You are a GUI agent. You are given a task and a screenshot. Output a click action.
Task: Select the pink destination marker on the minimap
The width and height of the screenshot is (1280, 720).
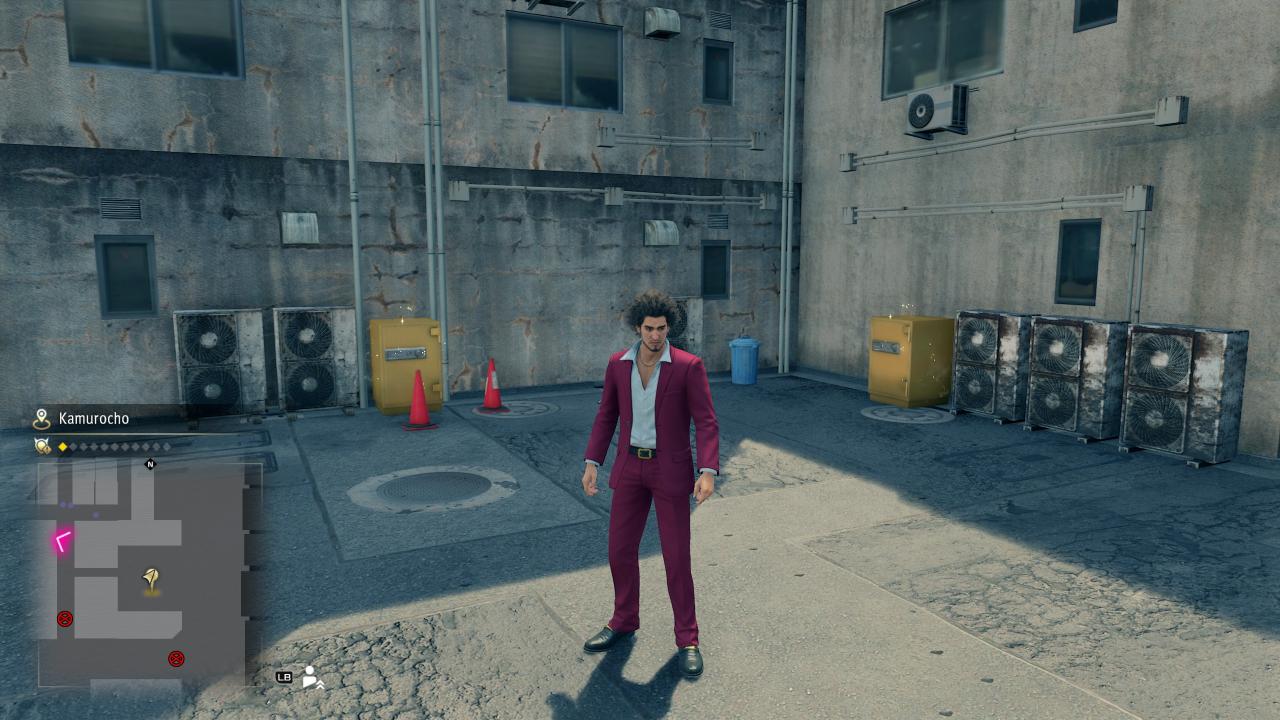coord(63,541)
